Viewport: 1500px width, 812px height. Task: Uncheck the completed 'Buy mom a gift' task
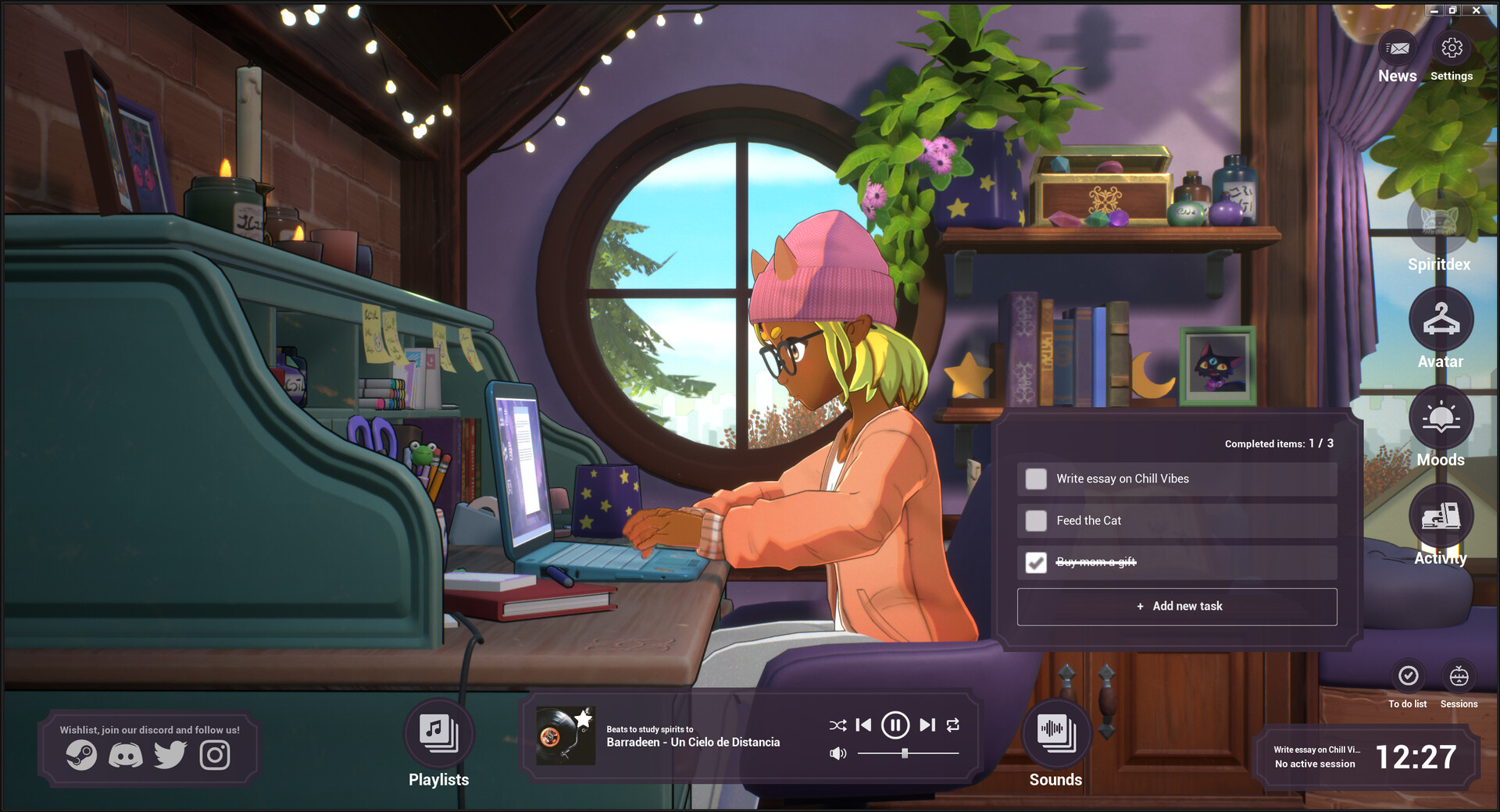[1036, 562]
